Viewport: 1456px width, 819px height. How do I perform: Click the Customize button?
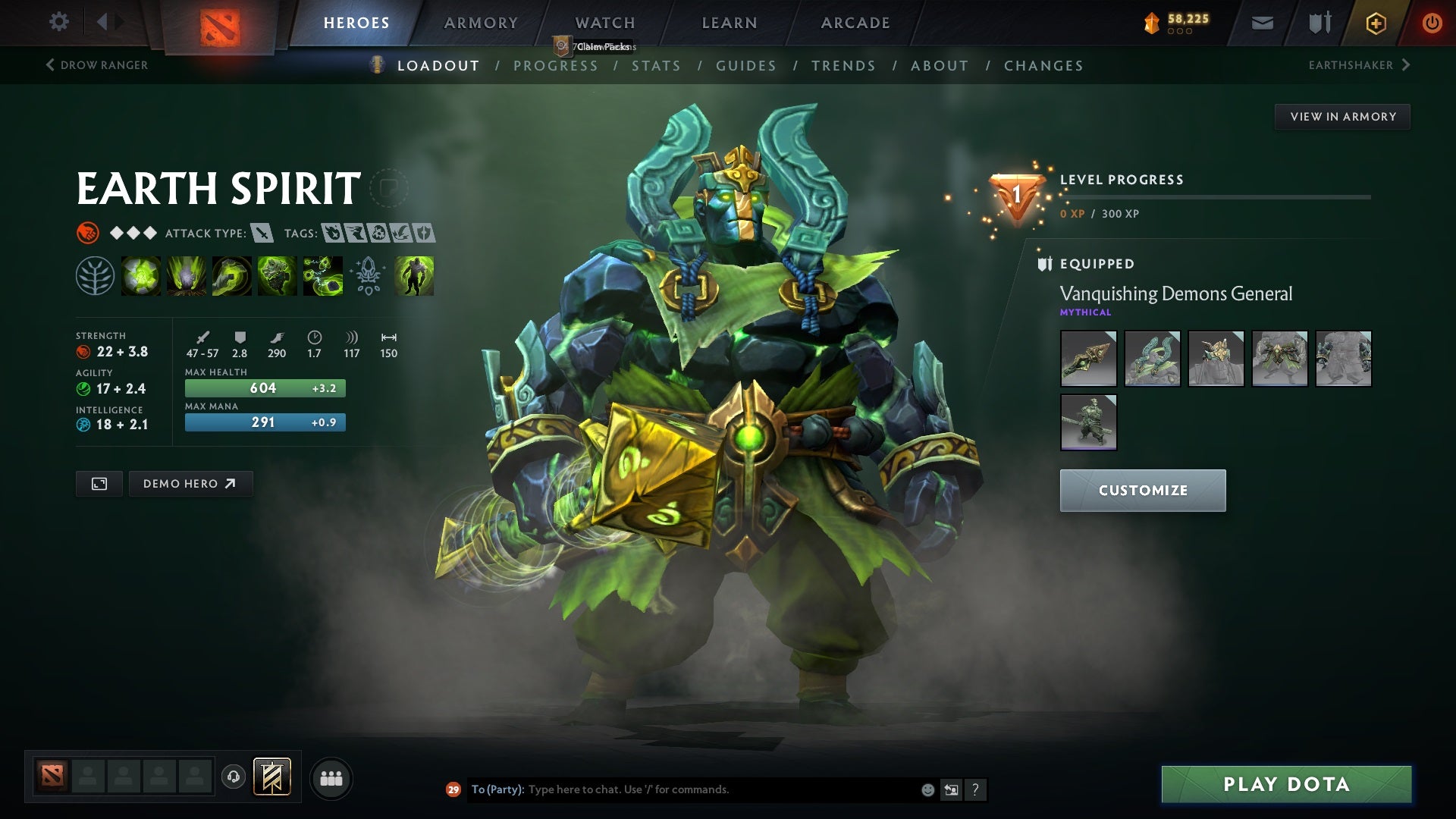[1142, 490]
